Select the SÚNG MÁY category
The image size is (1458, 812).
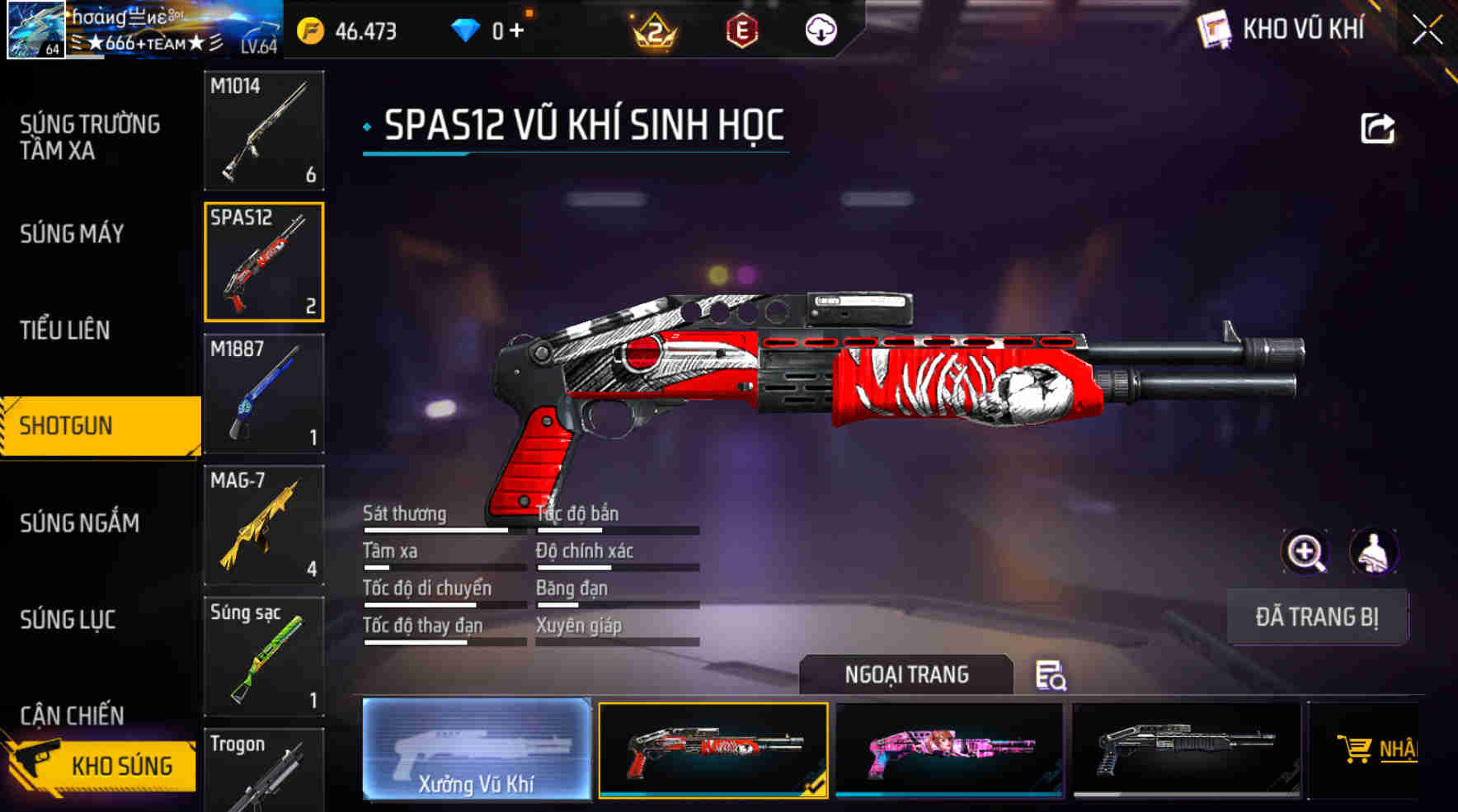[70, 235]
